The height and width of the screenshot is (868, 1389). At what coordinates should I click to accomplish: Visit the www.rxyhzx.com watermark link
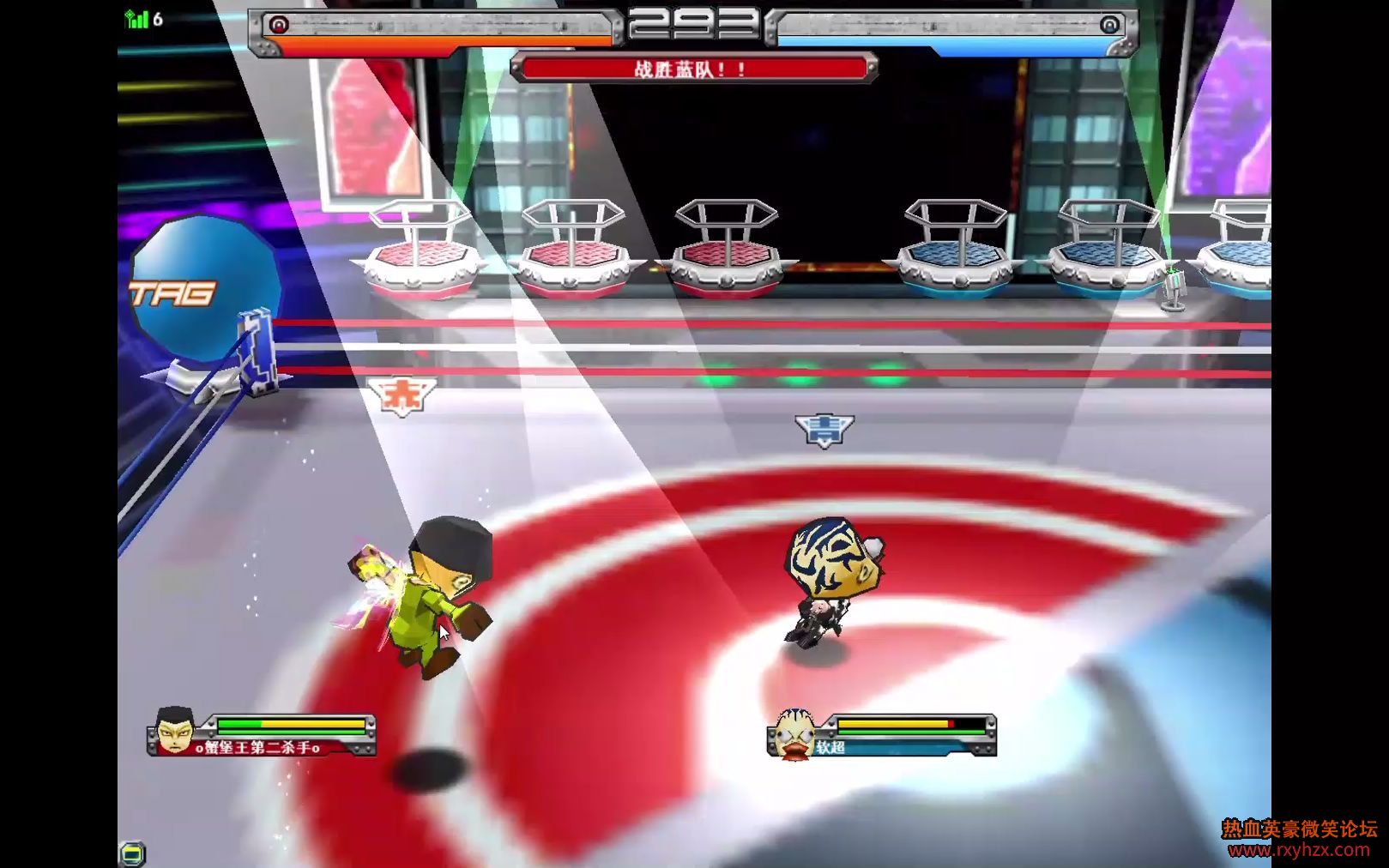(x=1298, y=850)
